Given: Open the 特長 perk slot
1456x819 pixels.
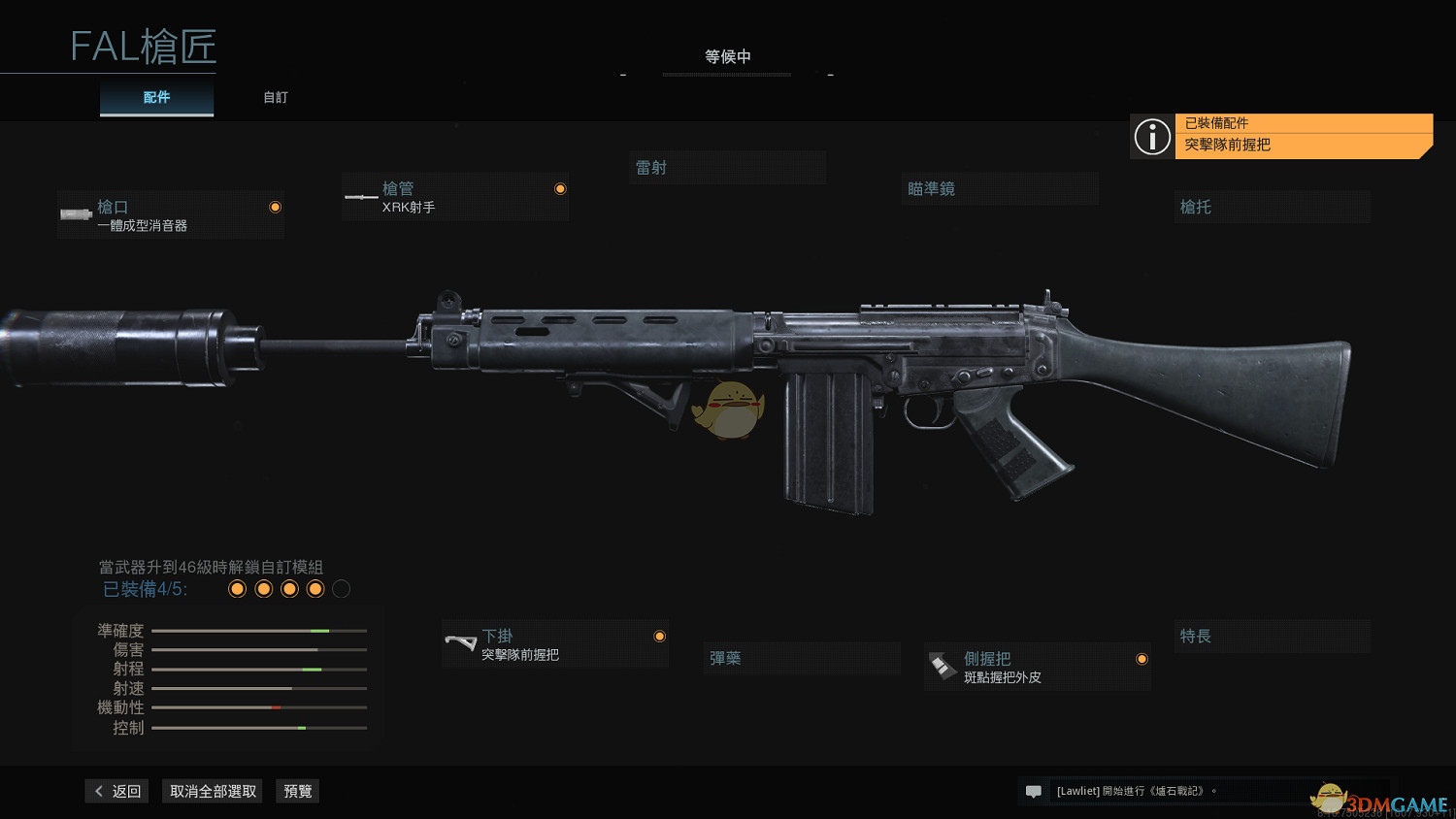Looking at the screenshot, I should [1272, 637].
